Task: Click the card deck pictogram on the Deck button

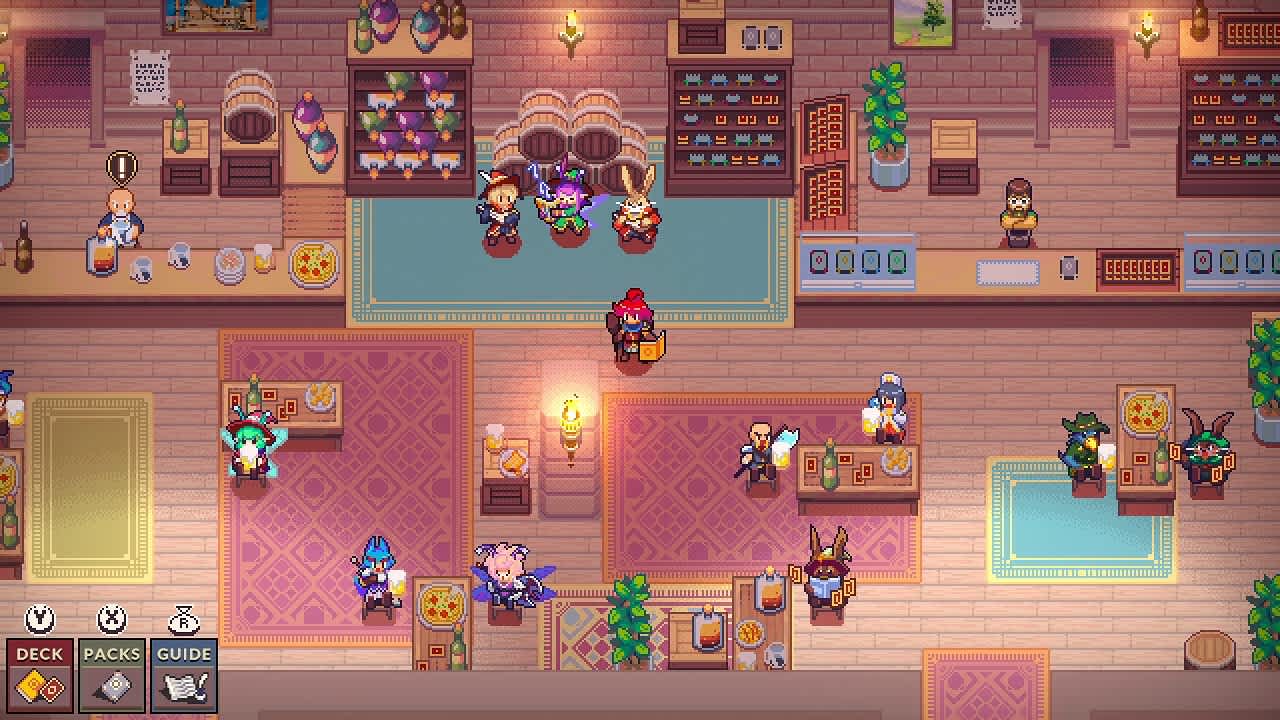Action: (x=40, y=686)
